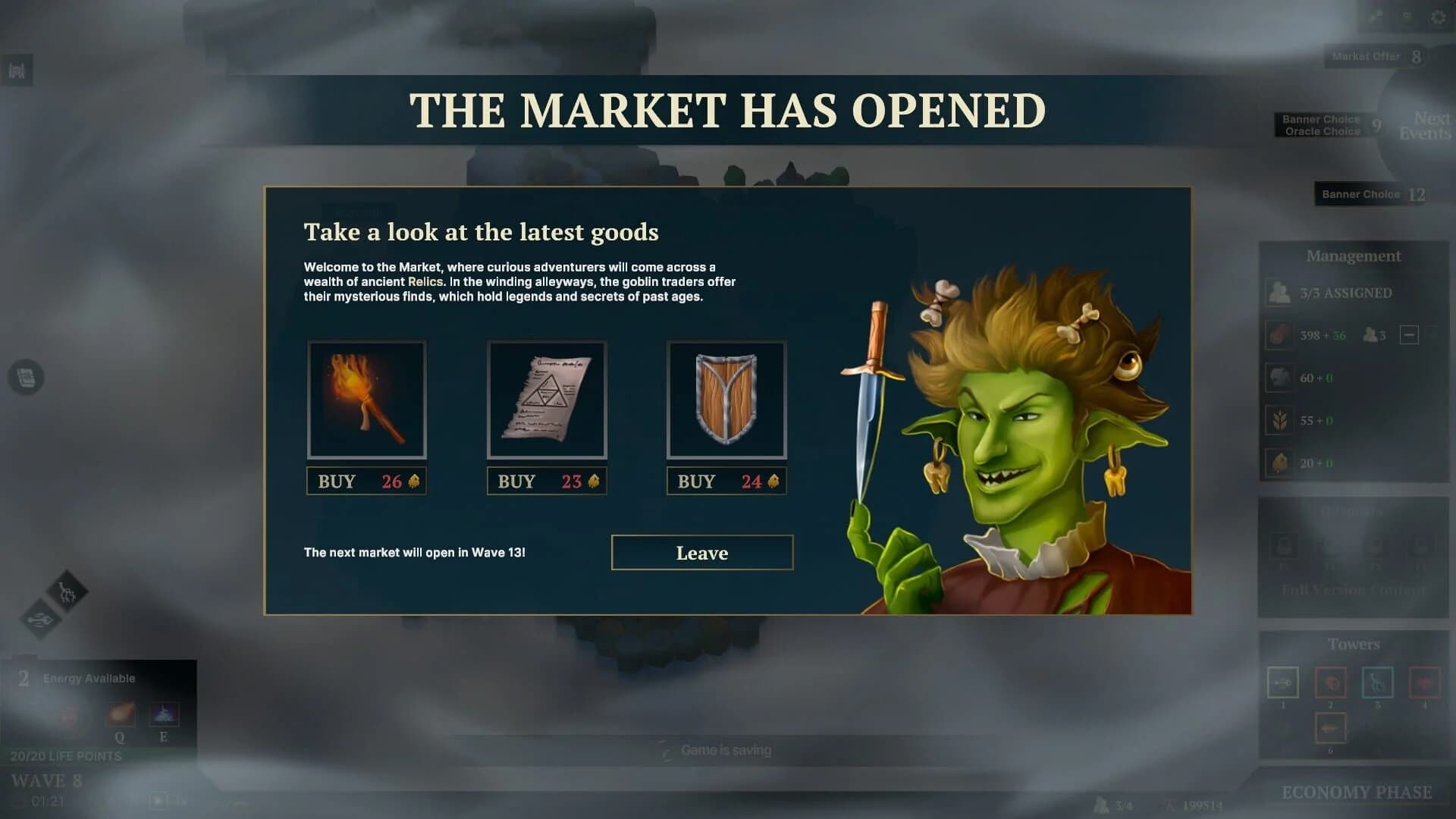Viewport: 1456px width, 819px height.
Task: Expand the Next Events panel
Action: [x=1428, y=124]
